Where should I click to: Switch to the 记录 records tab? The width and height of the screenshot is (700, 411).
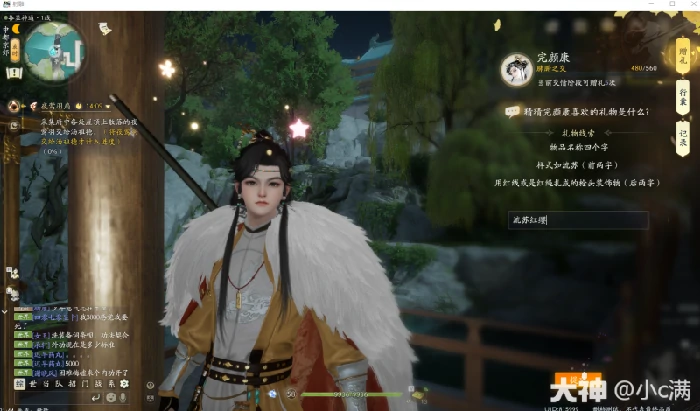pyautogui.click(x=682, y=138)
